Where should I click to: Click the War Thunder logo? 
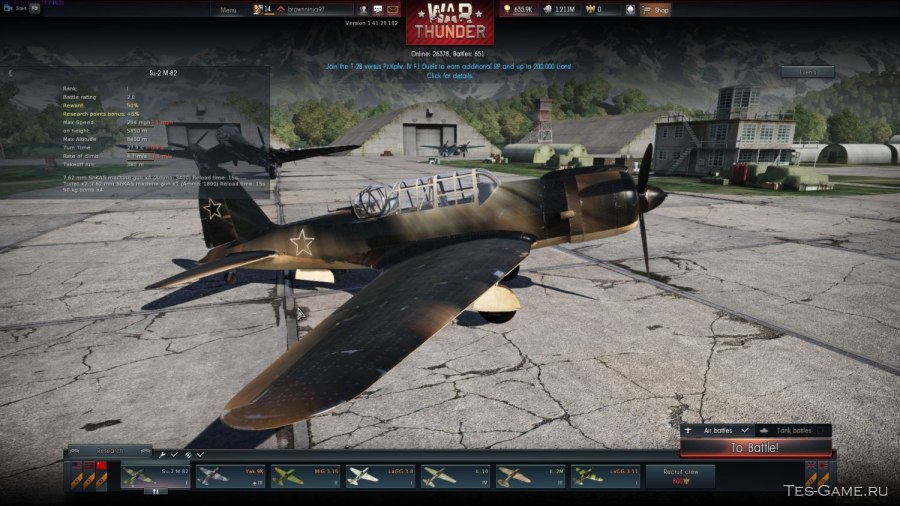coord(449,24)
